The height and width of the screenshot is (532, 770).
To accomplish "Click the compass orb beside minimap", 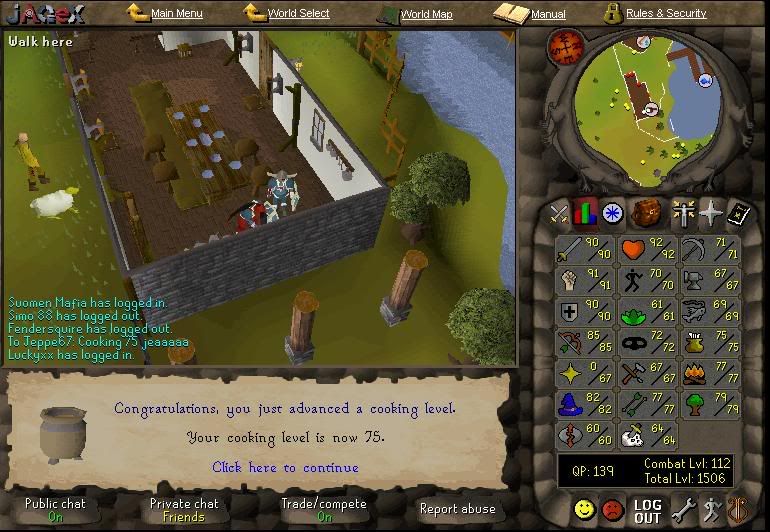I will (565, 47).
